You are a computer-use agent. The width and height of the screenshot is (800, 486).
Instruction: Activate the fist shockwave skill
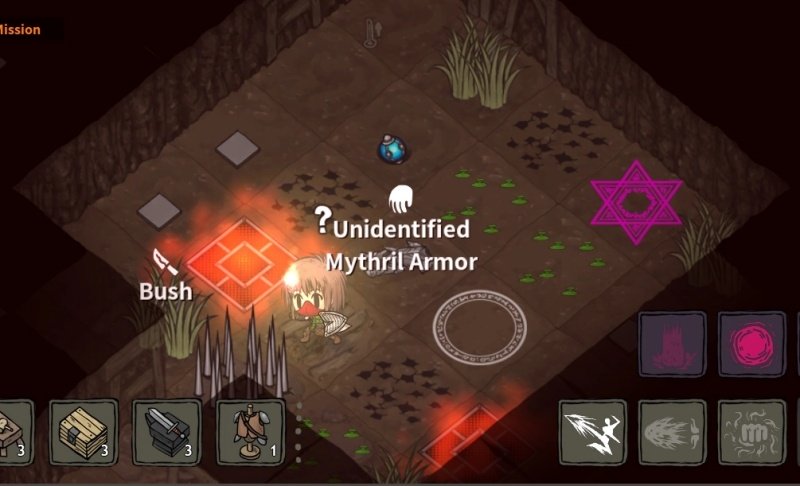[752, 432]
